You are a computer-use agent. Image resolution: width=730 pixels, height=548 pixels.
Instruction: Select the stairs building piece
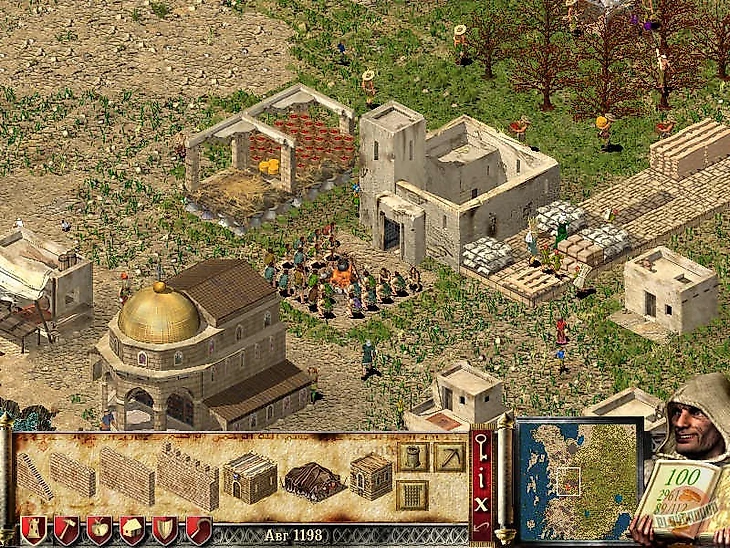click(x=35, y=475)
